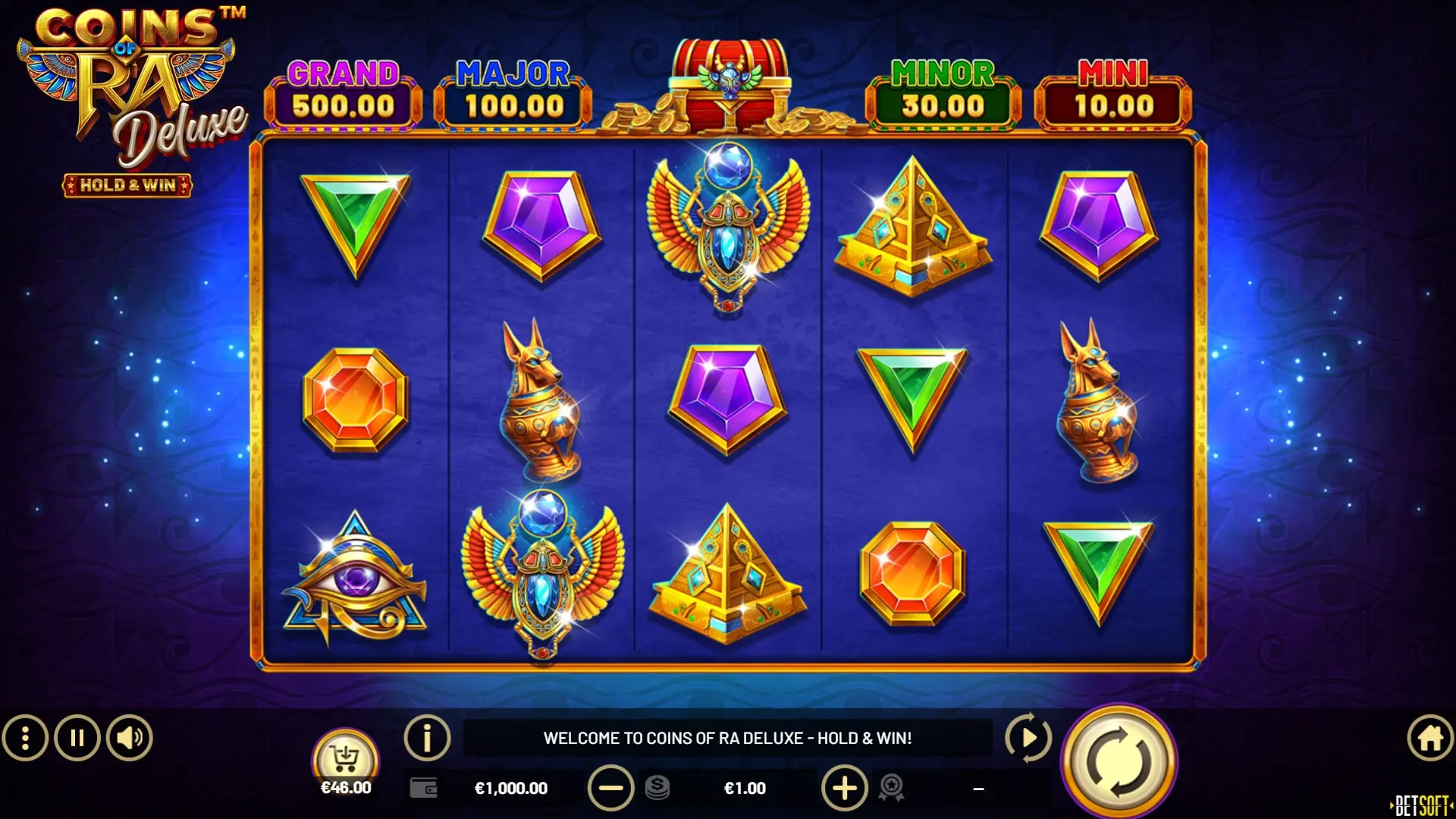Open the three-dot game menu

27,736
